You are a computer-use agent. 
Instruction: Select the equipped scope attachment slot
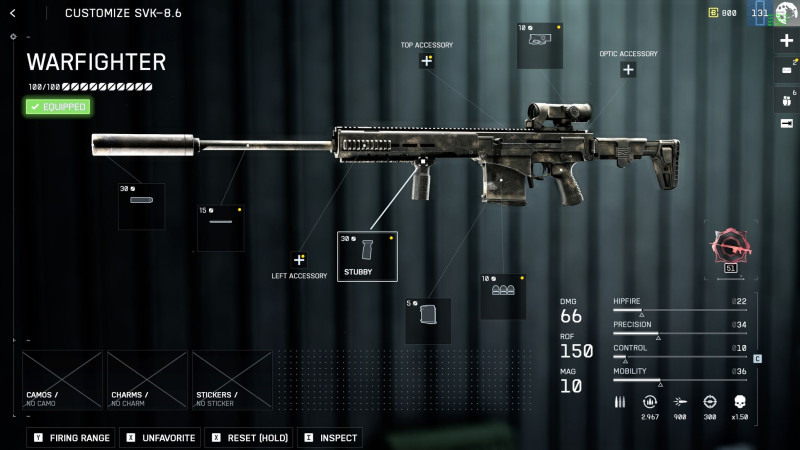pos(540,46)
